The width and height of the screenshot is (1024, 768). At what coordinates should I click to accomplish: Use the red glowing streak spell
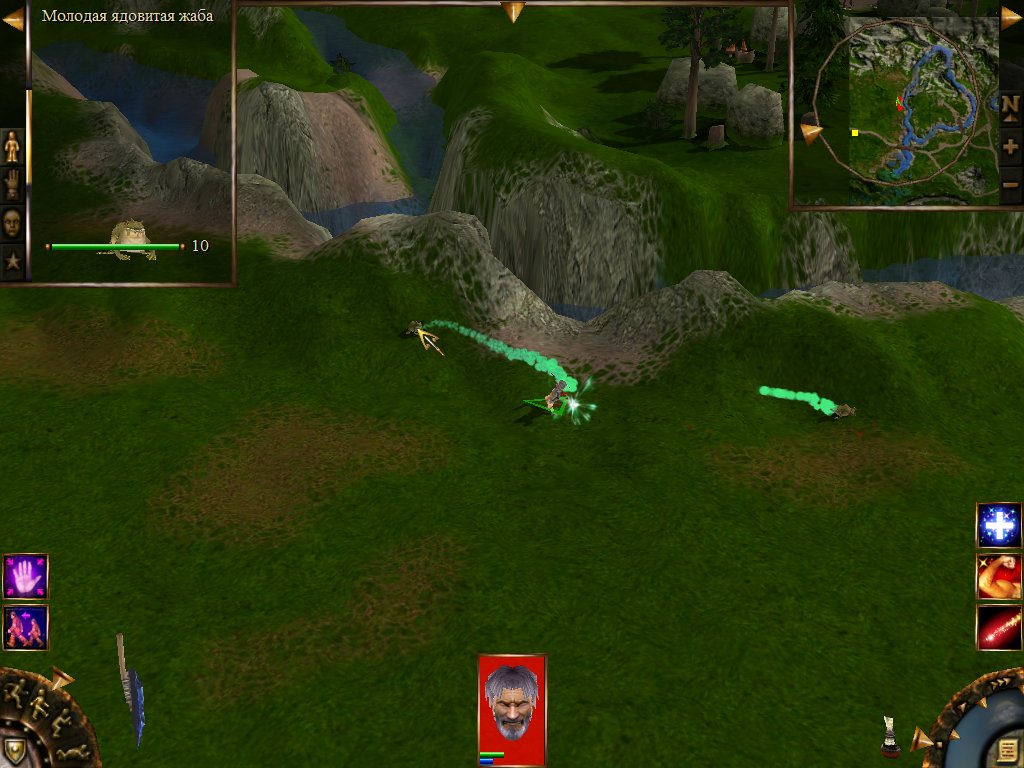[x=998, y=627]
